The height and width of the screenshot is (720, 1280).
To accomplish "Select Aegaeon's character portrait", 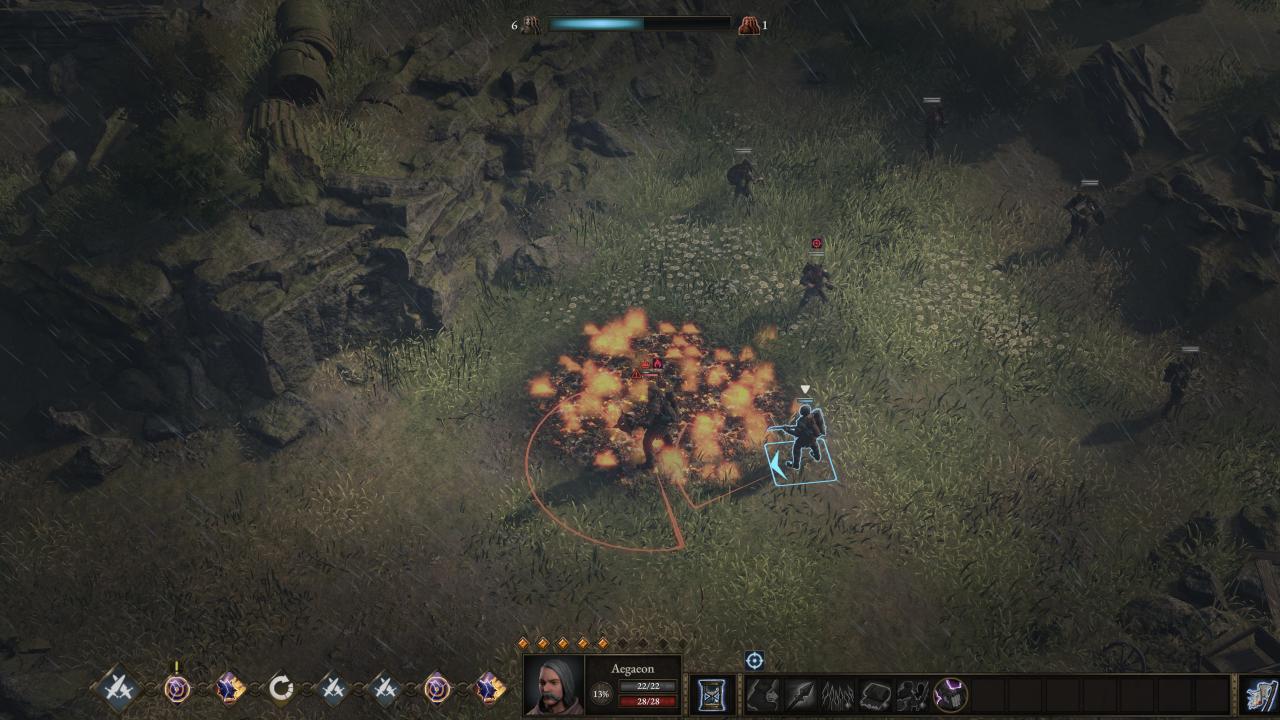I will 554,685.
